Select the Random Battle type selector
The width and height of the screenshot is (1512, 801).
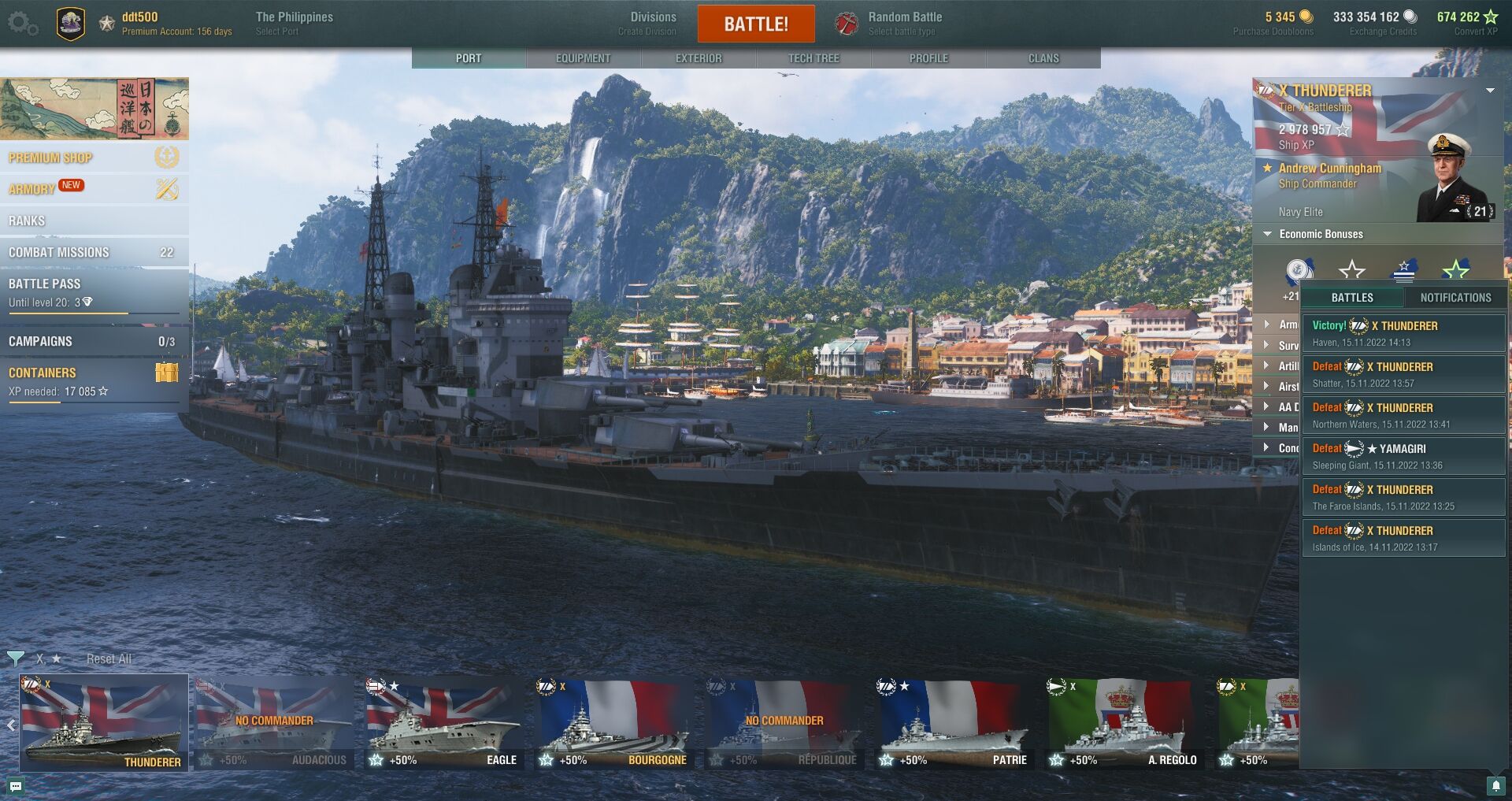904,23
